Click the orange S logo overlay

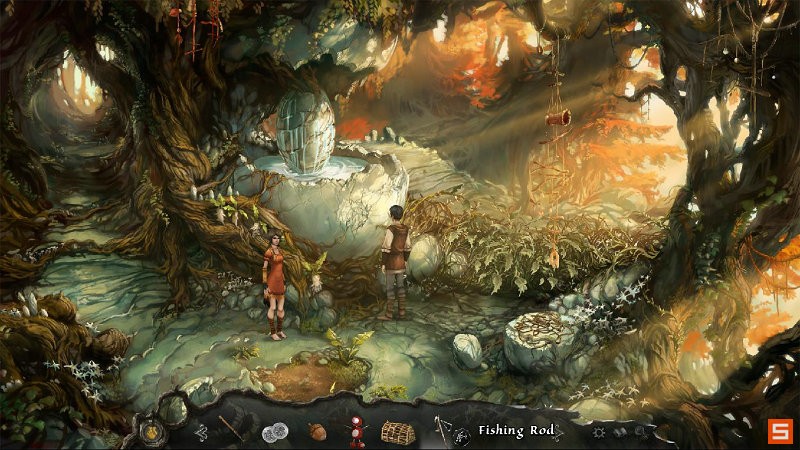click(x=779, y=431)
